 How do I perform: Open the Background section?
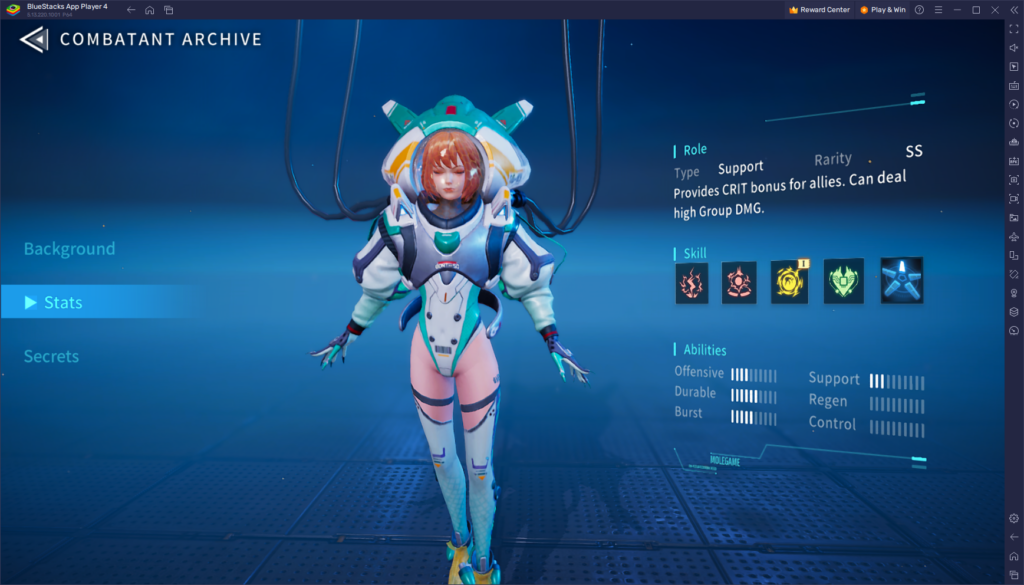(x=69, y=249)
